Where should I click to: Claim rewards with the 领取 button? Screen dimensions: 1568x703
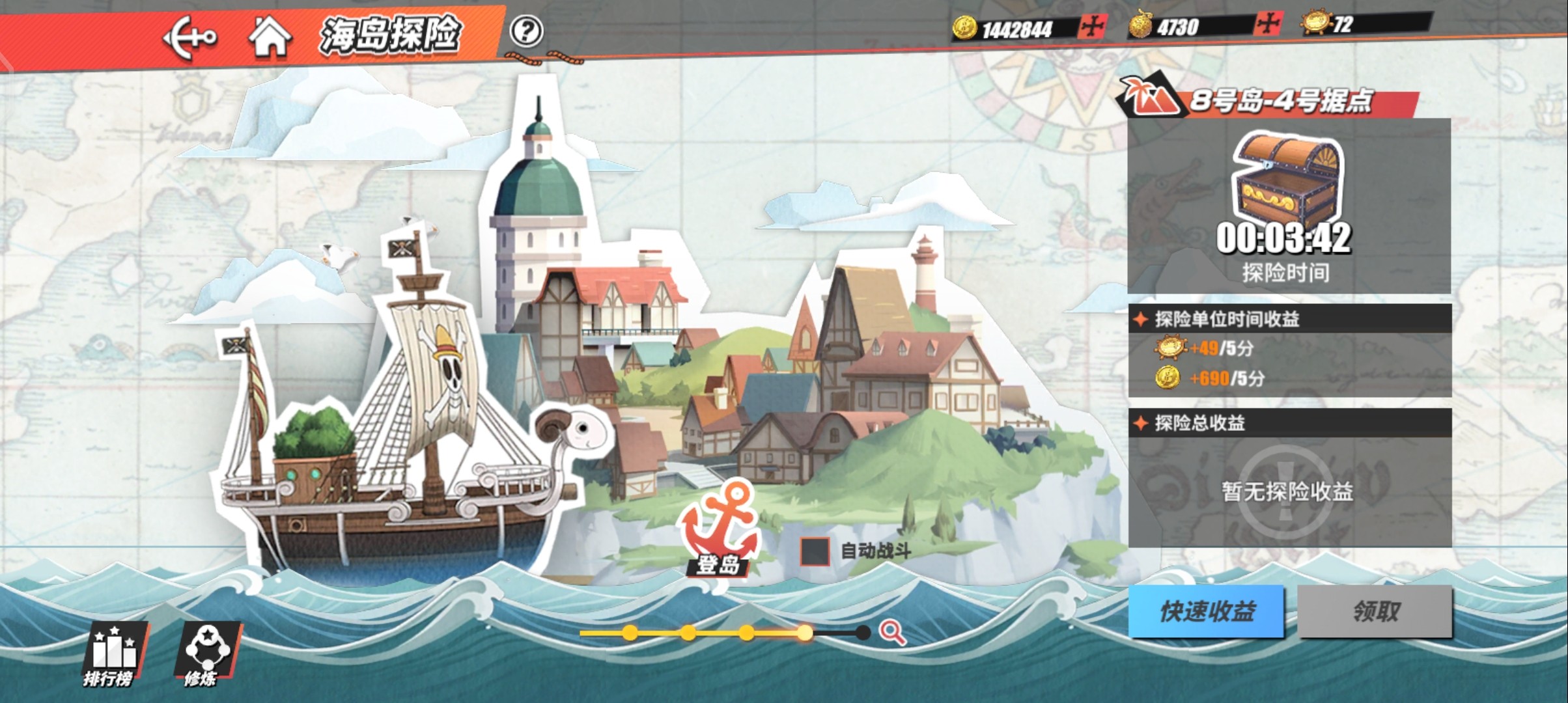coord(1375,611)
